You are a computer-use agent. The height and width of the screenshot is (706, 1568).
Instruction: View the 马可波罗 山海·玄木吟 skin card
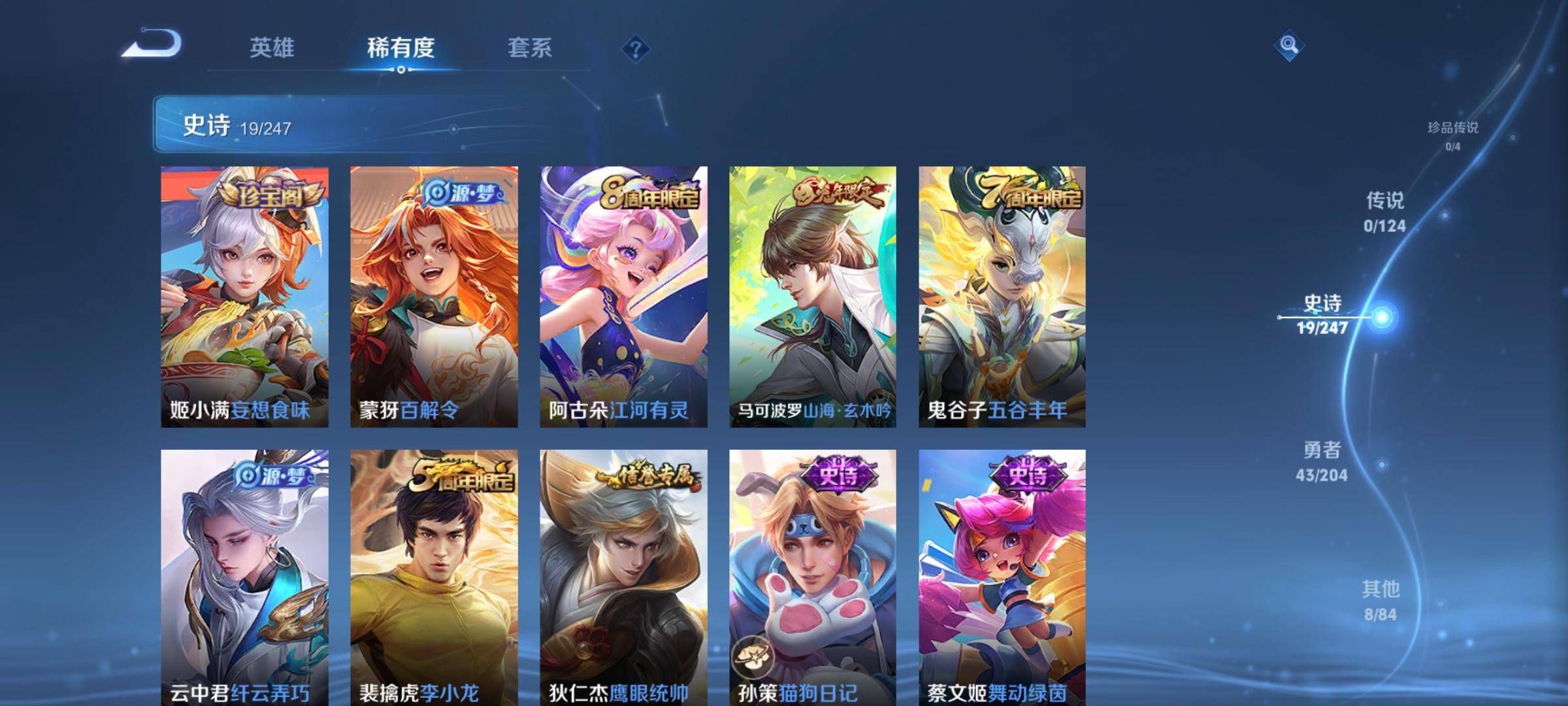(x=813, y=296)
